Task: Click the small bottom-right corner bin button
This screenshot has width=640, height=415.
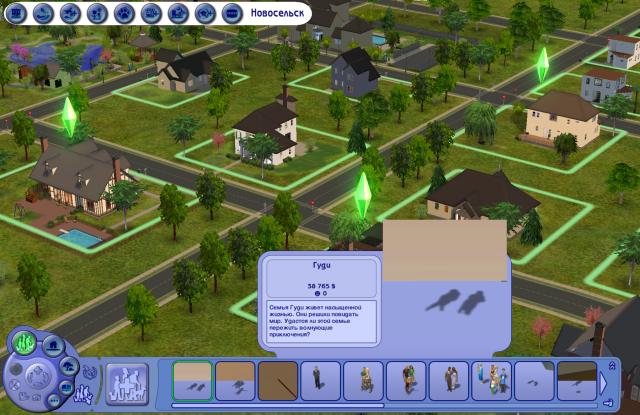Action: tap(609, 405)
